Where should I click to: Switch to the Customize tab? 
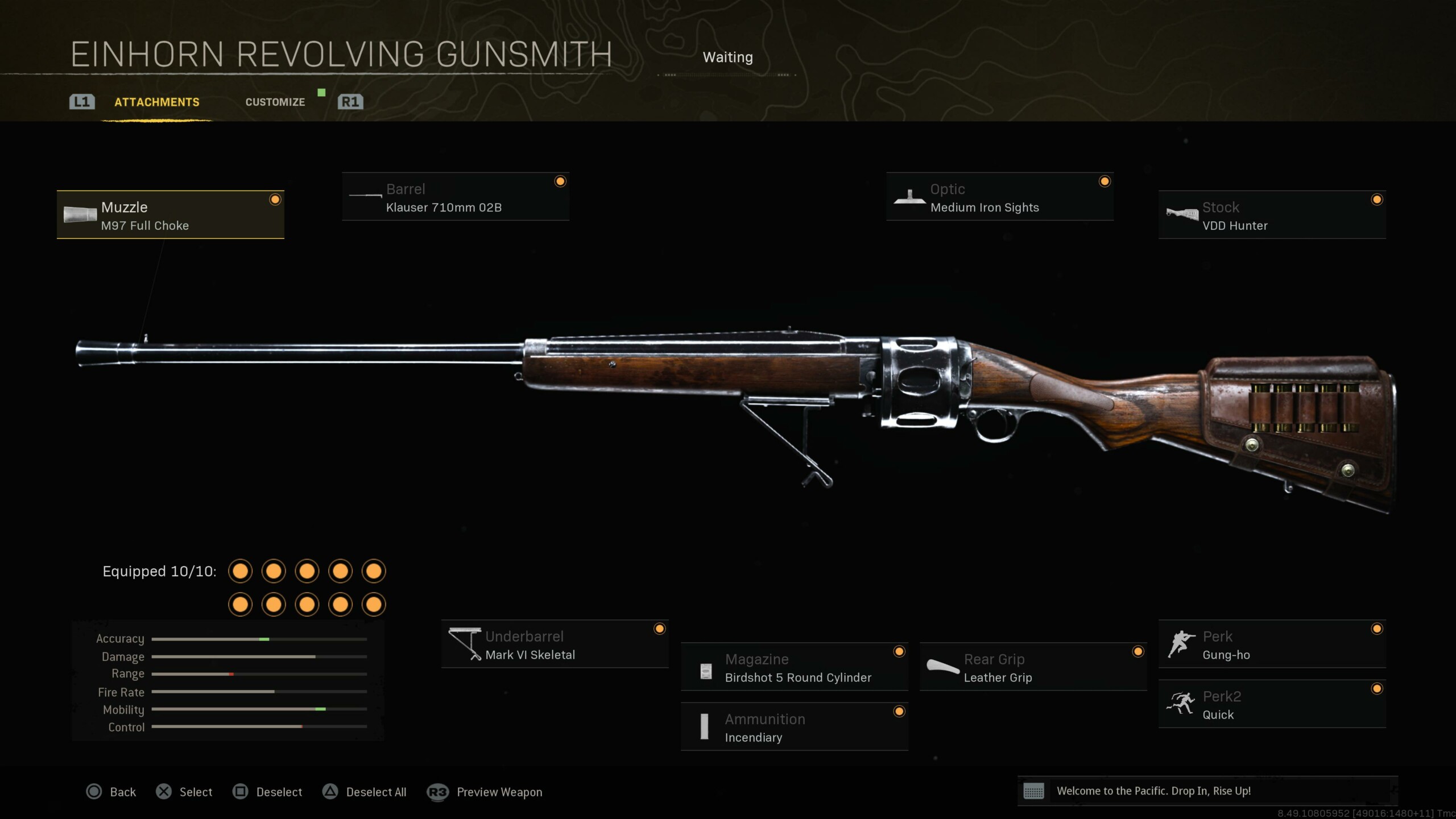coord(275,102)
